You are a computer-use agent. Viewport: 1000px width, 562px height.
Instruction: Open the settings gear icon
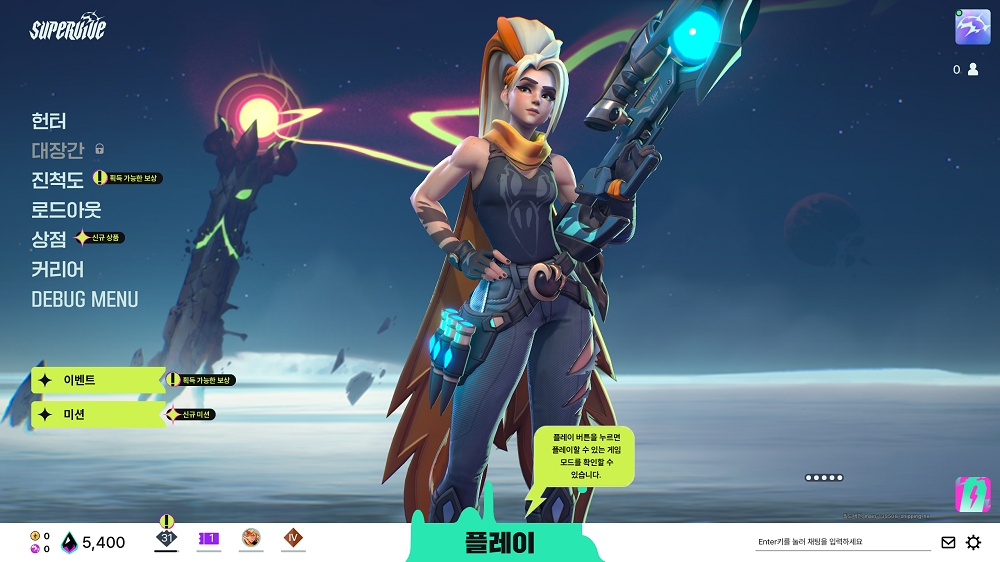pyautogui.click(x=973, y=542)
